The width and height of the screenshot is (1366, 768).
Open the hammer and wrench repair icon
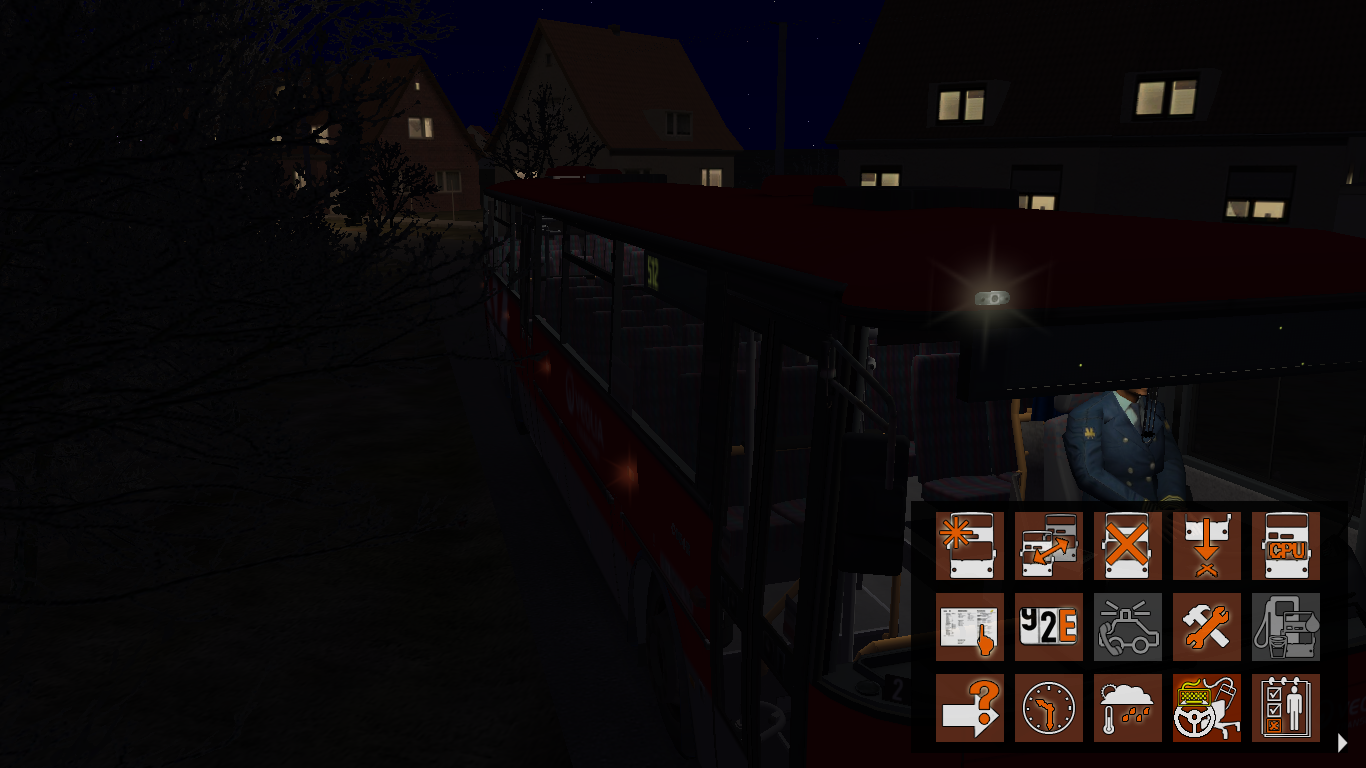[1207, 627]
